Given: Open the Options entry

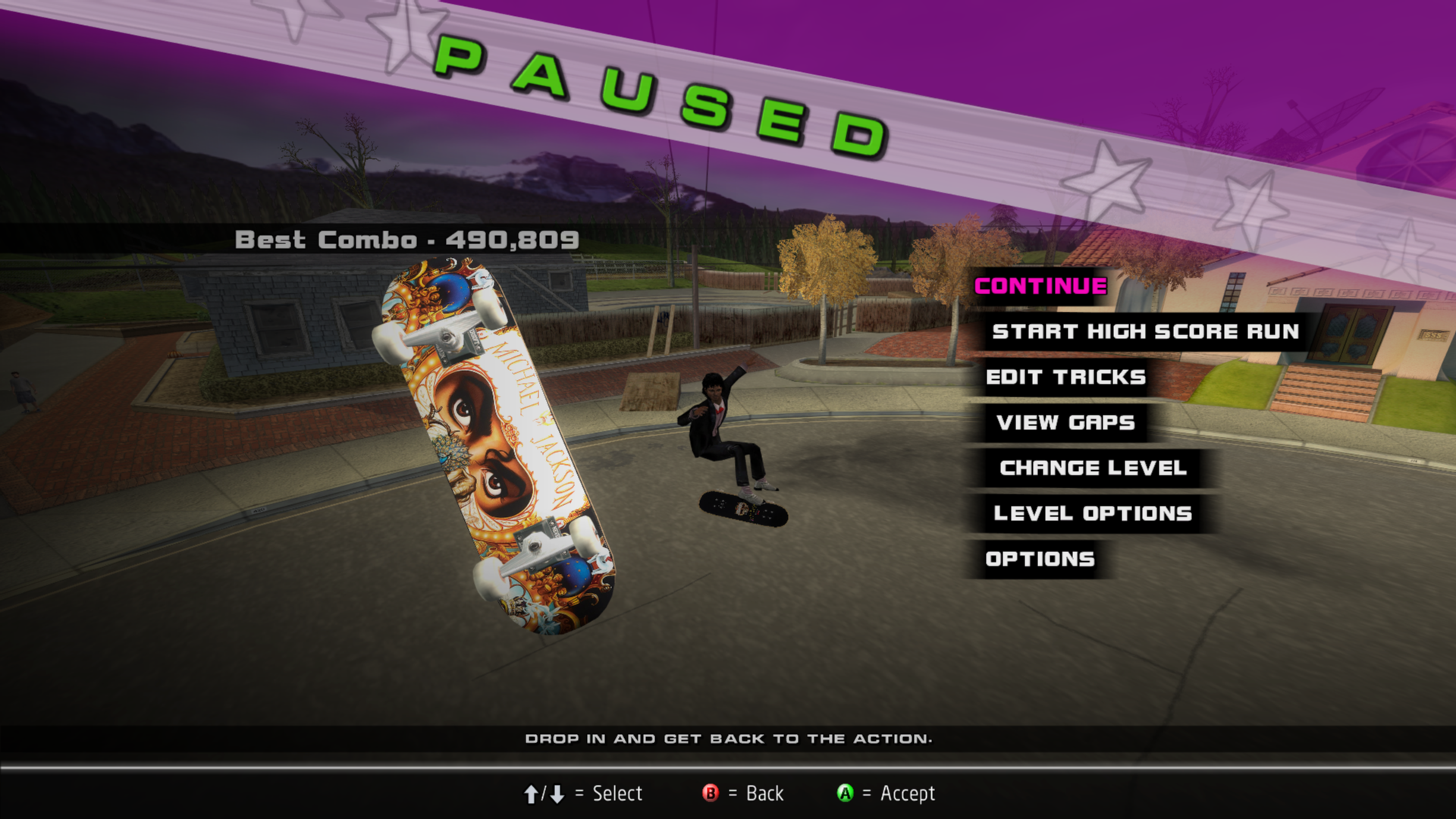Looking at the screenshot, I should 1040,559.
